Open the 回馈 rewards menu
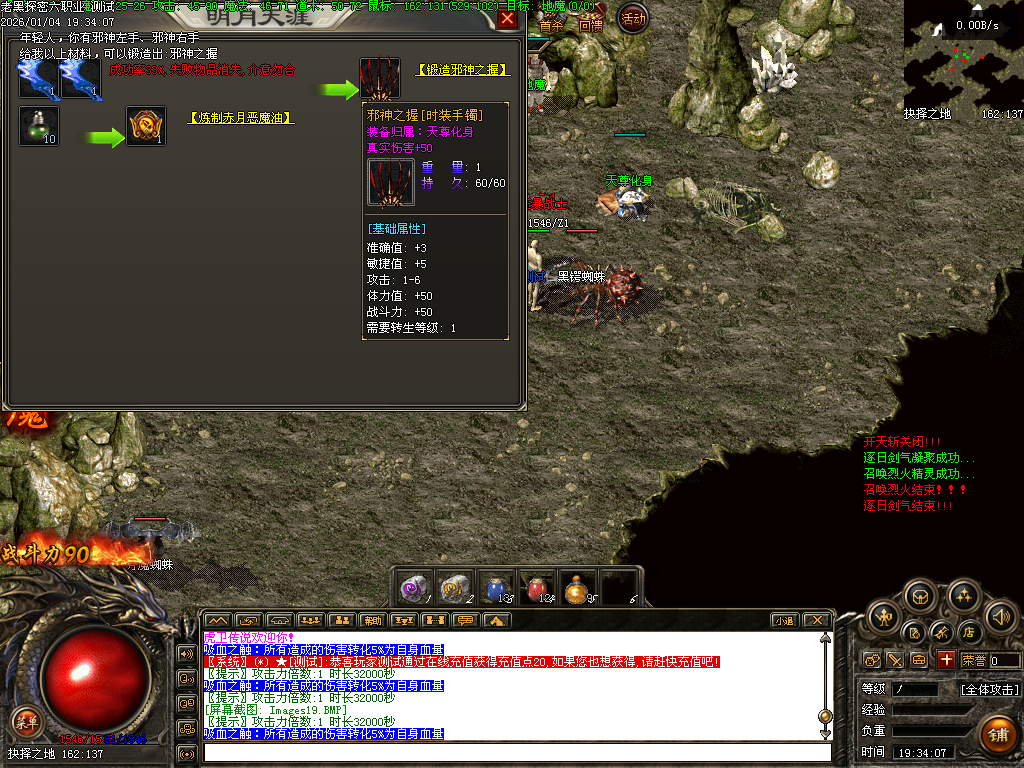 [590, 25]
